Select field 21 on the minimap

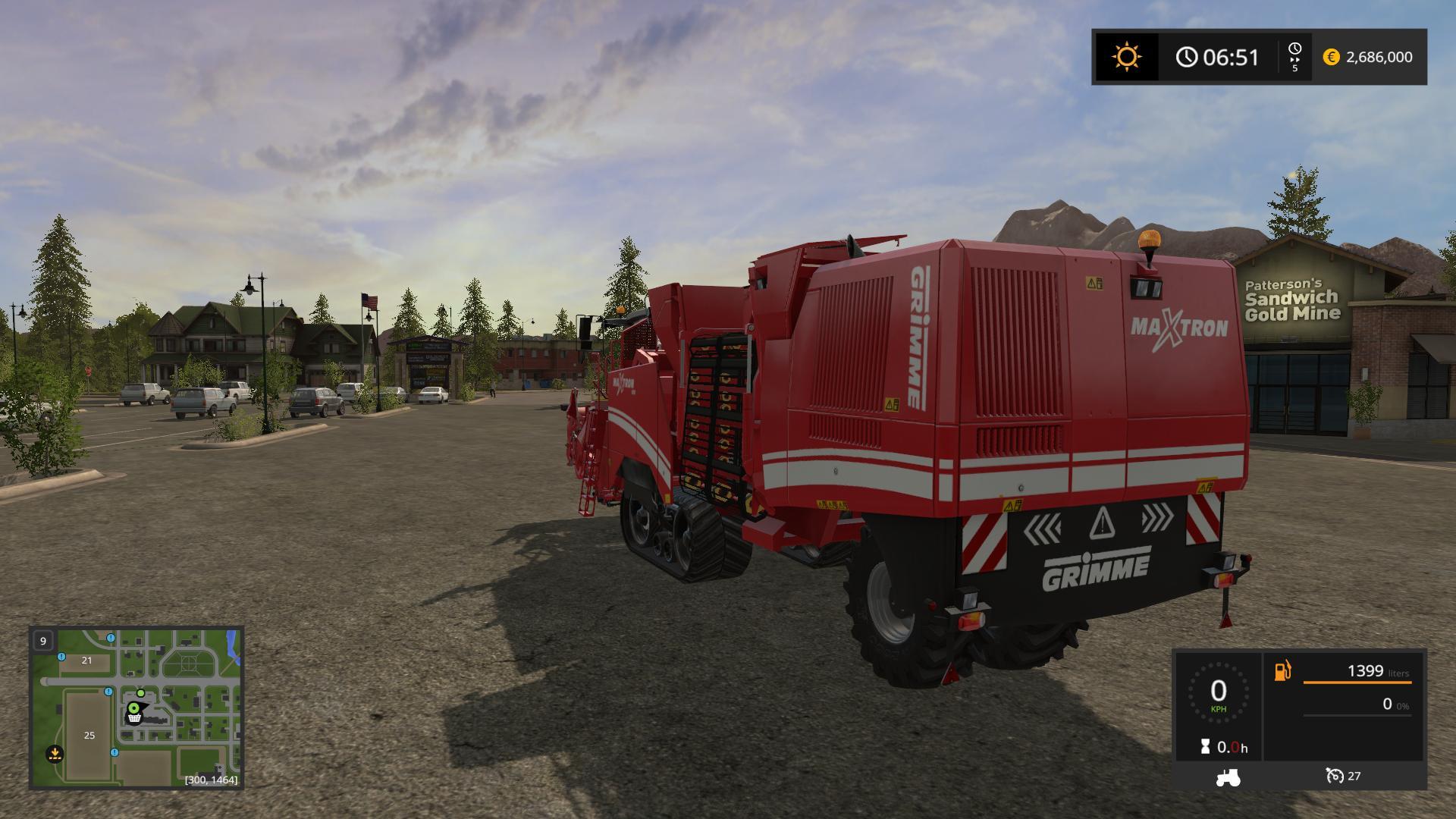point(86,661)
